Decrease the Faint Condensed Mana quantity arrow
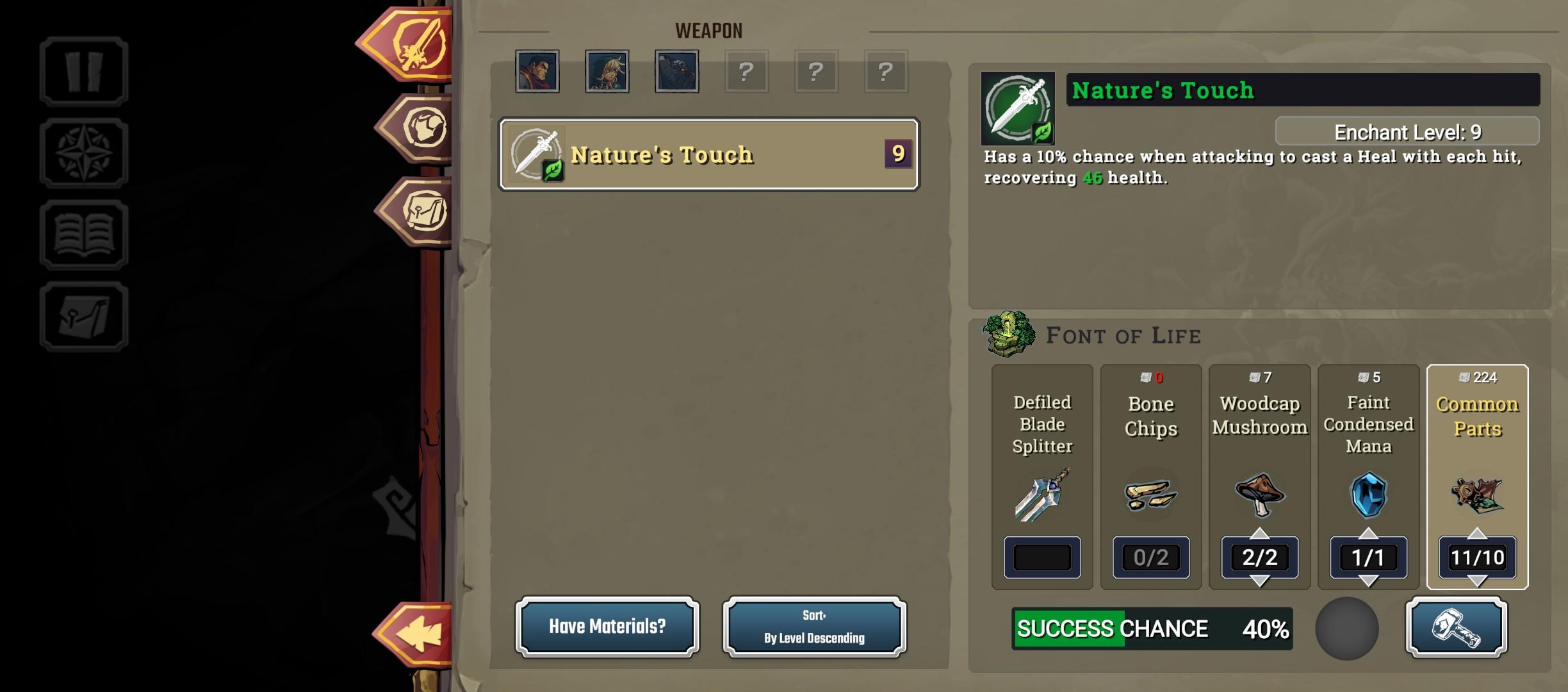 (1368, 582)
